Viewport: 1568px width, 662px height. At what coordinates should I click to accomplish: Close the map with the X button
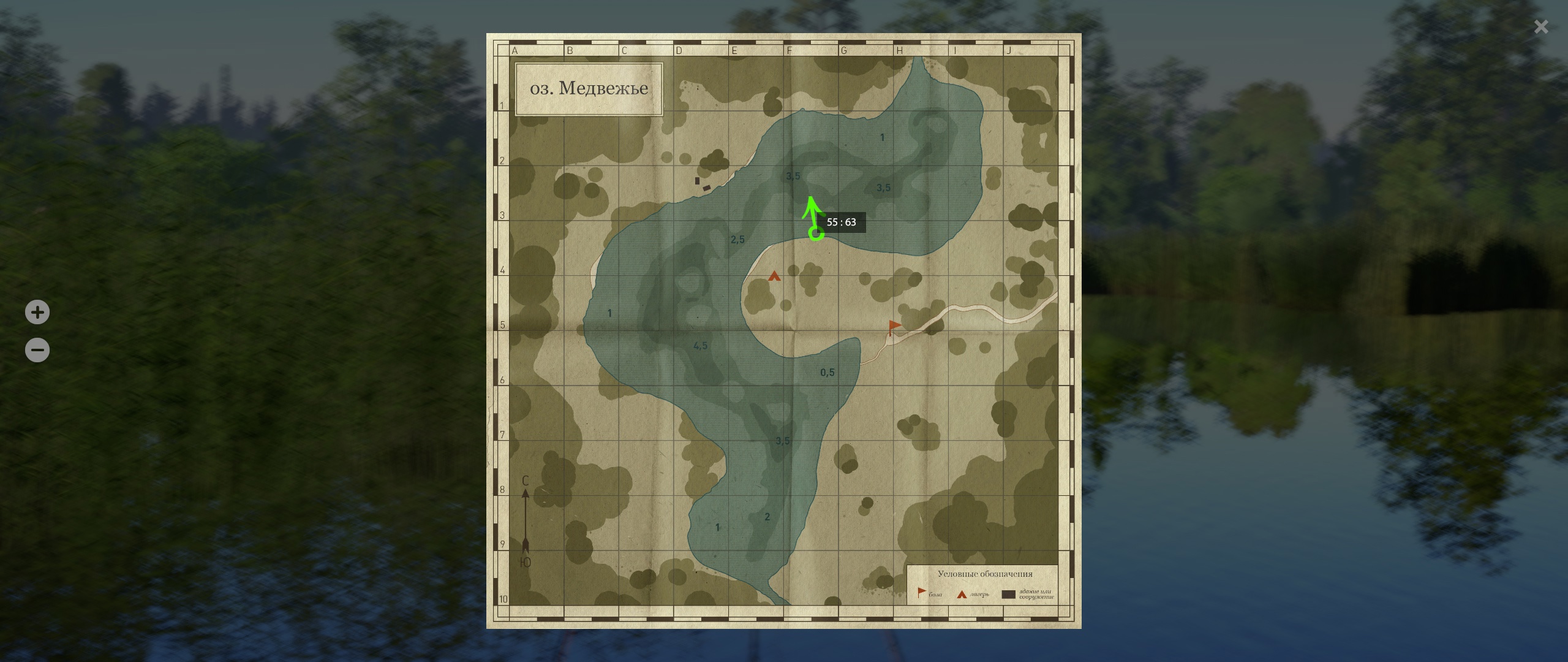tap(1541, 27)
